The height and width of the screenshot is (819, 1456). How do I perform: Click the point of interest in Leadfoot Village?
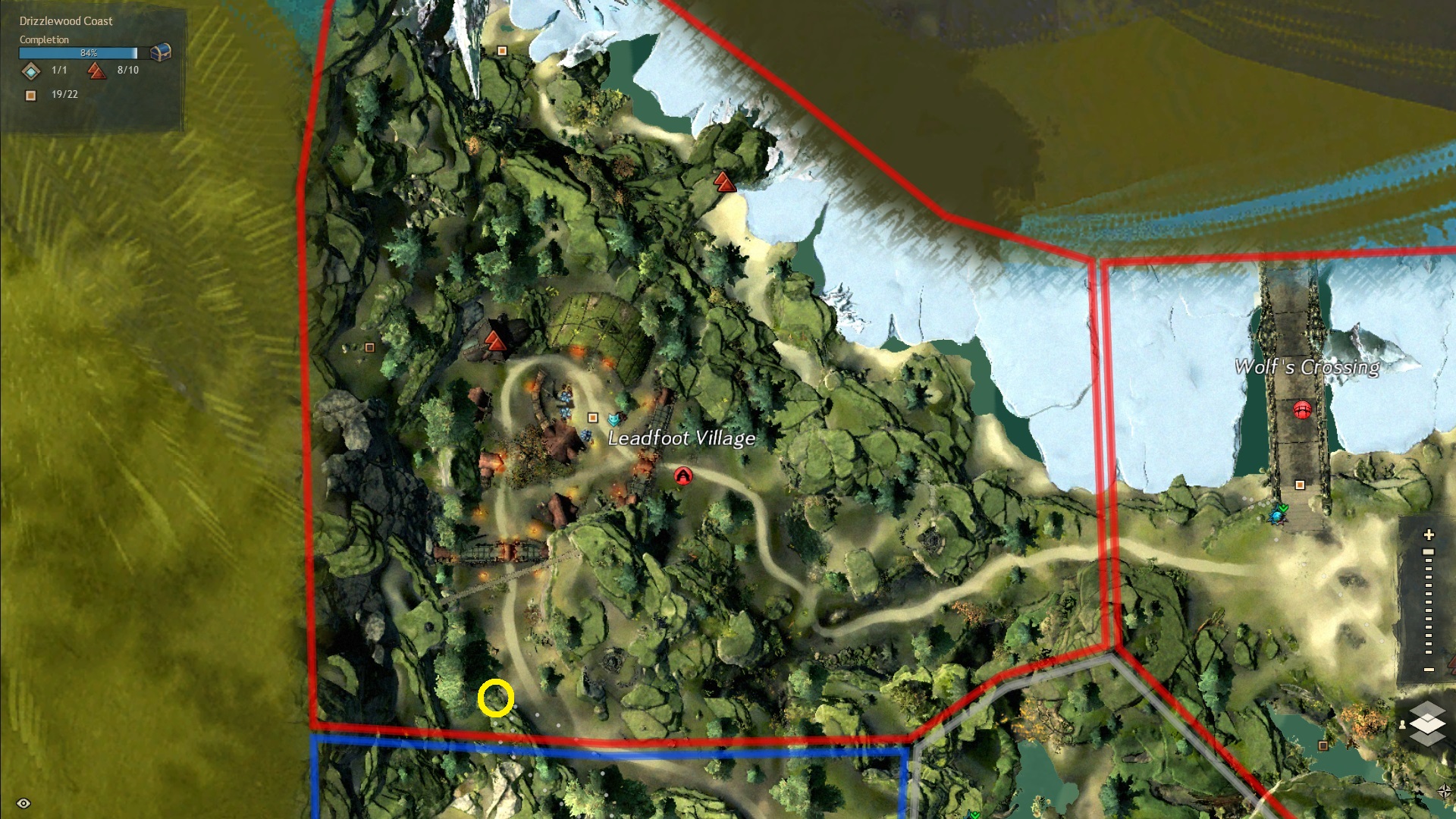tap(593, 418)
